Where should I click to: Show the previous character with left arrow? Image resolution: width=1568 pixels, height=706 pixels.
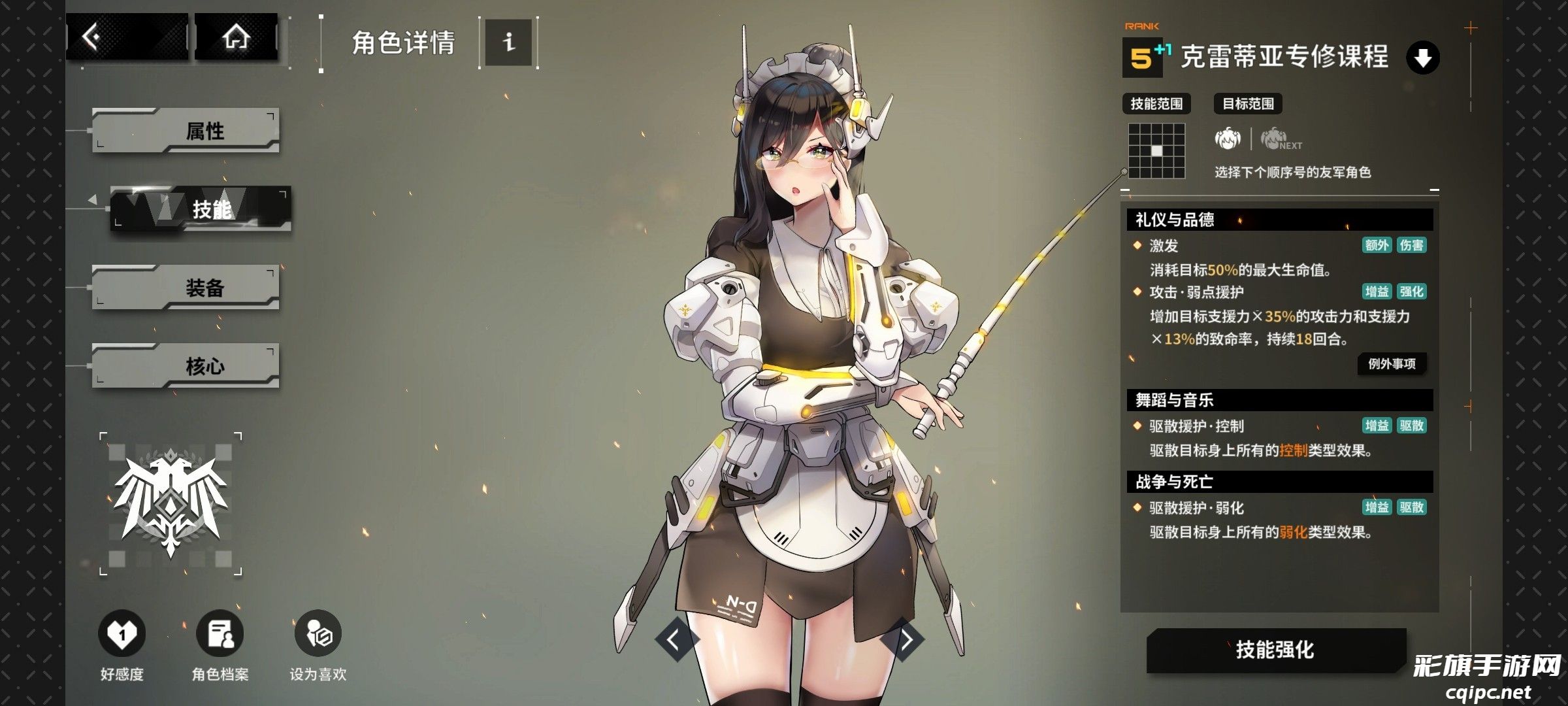point(674,639)
